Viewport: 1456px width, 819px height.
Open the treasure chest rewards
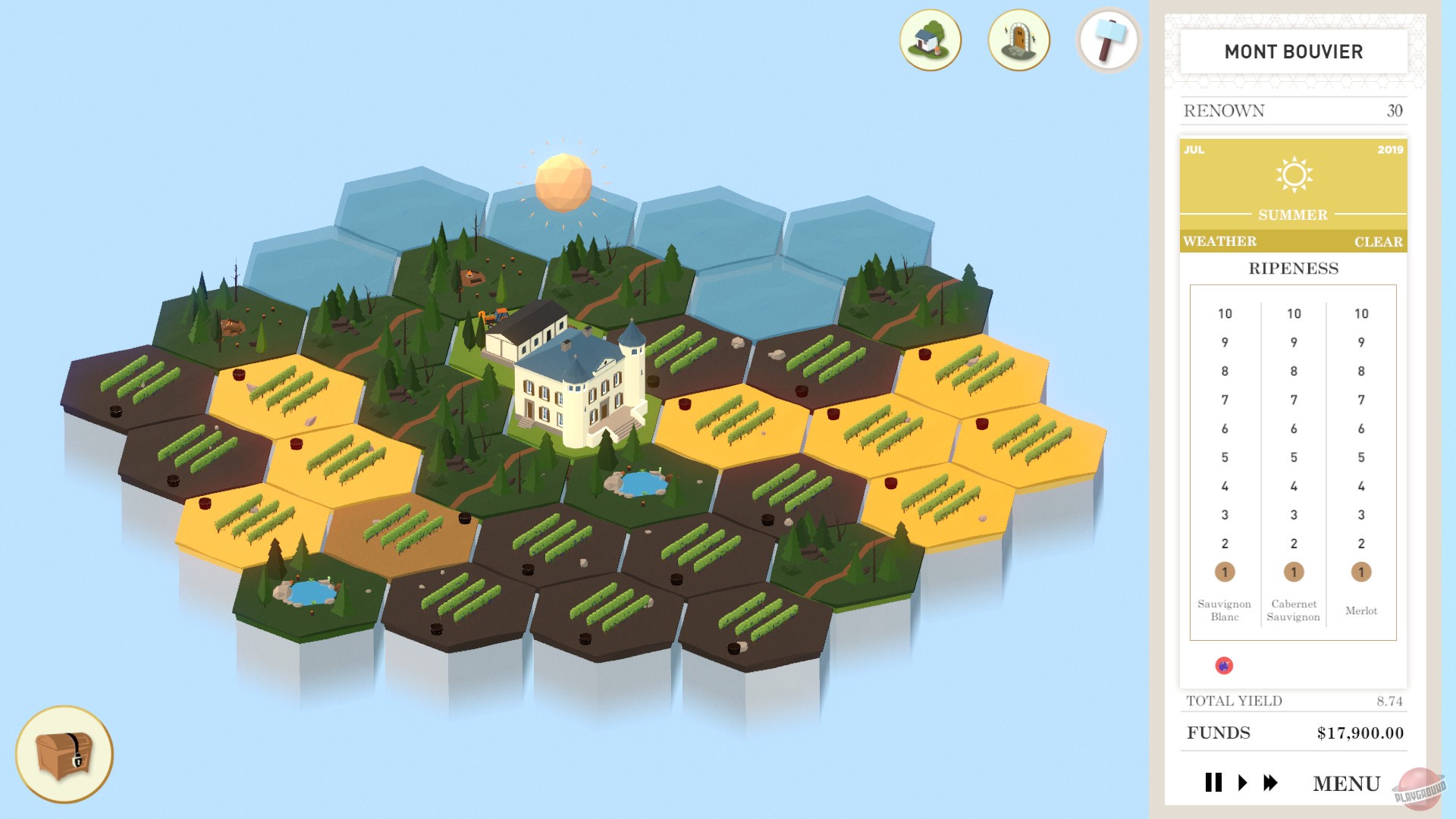click(64, 755)
